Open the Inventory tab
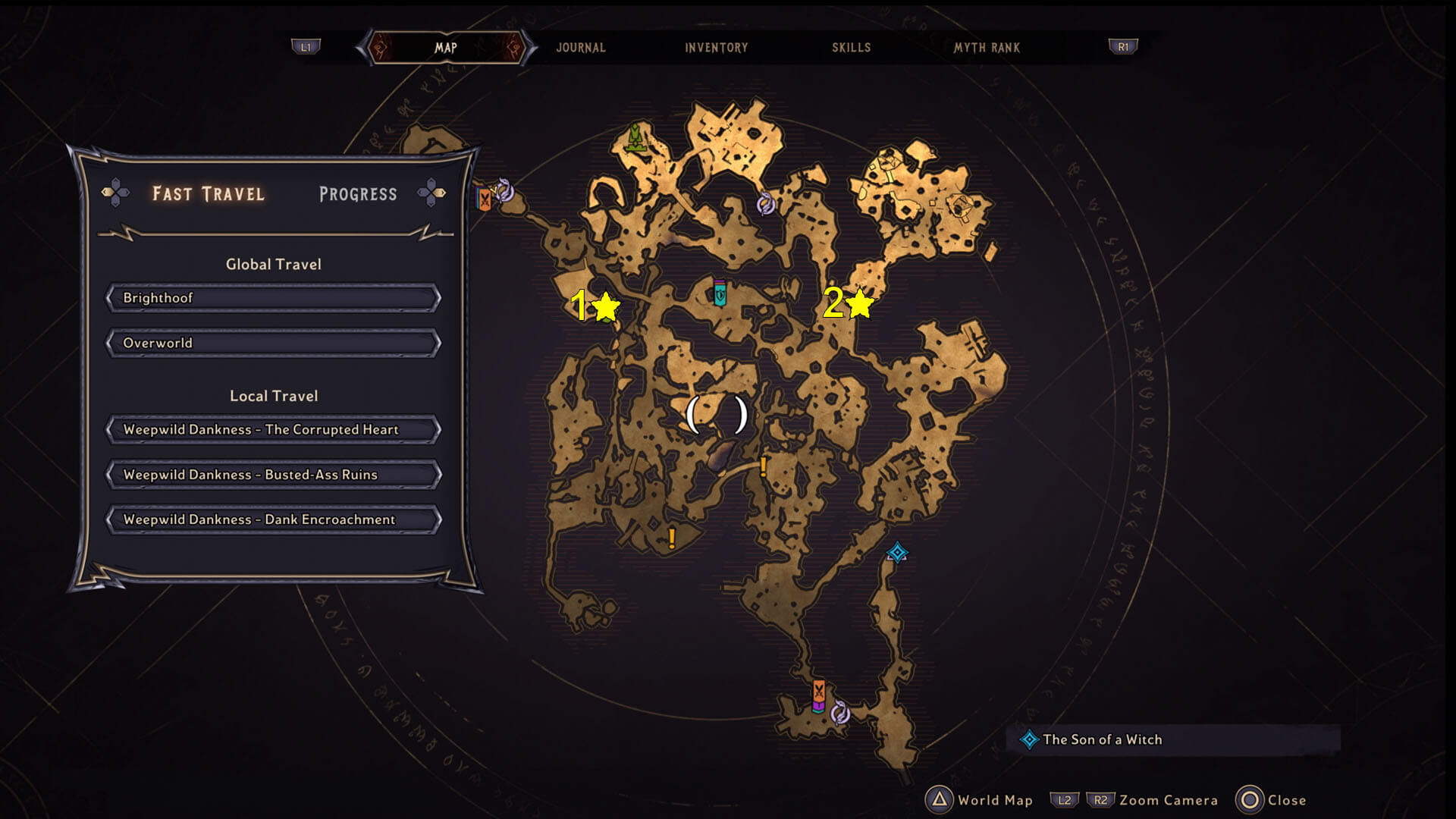1456x819 pixels. (x=716, y=48)
